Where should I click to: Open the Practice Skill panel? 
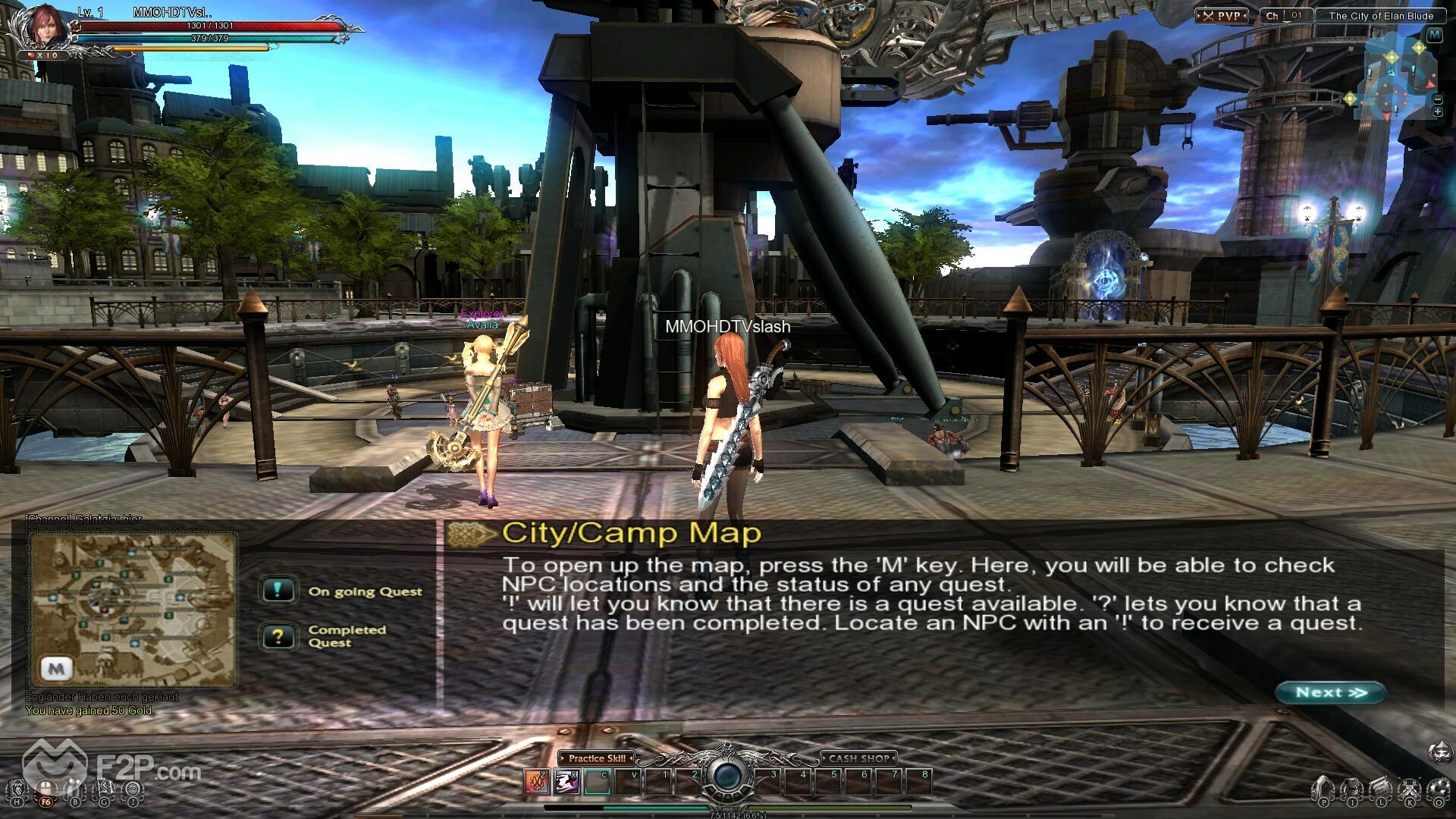597,758
